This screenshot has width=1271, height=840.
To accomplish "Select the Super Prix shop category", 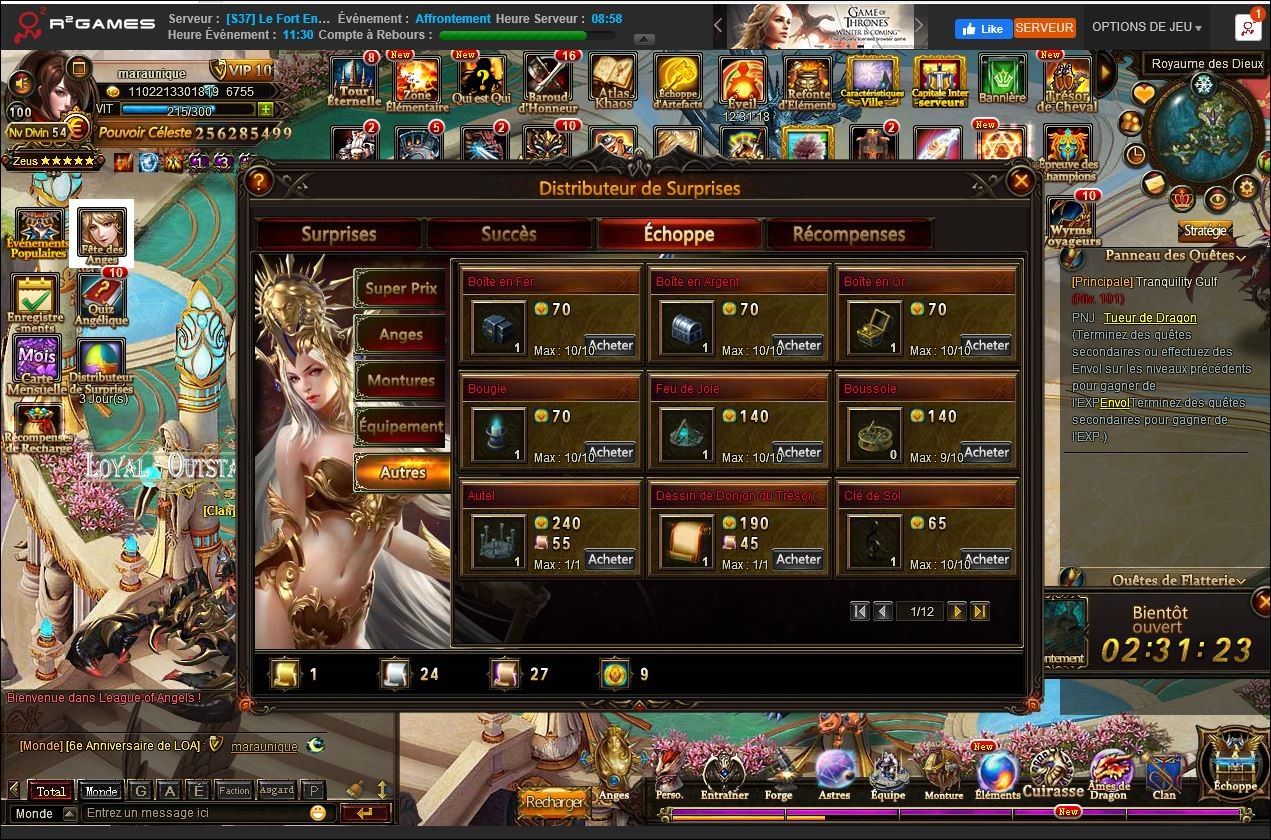I will tap(400, 288).
